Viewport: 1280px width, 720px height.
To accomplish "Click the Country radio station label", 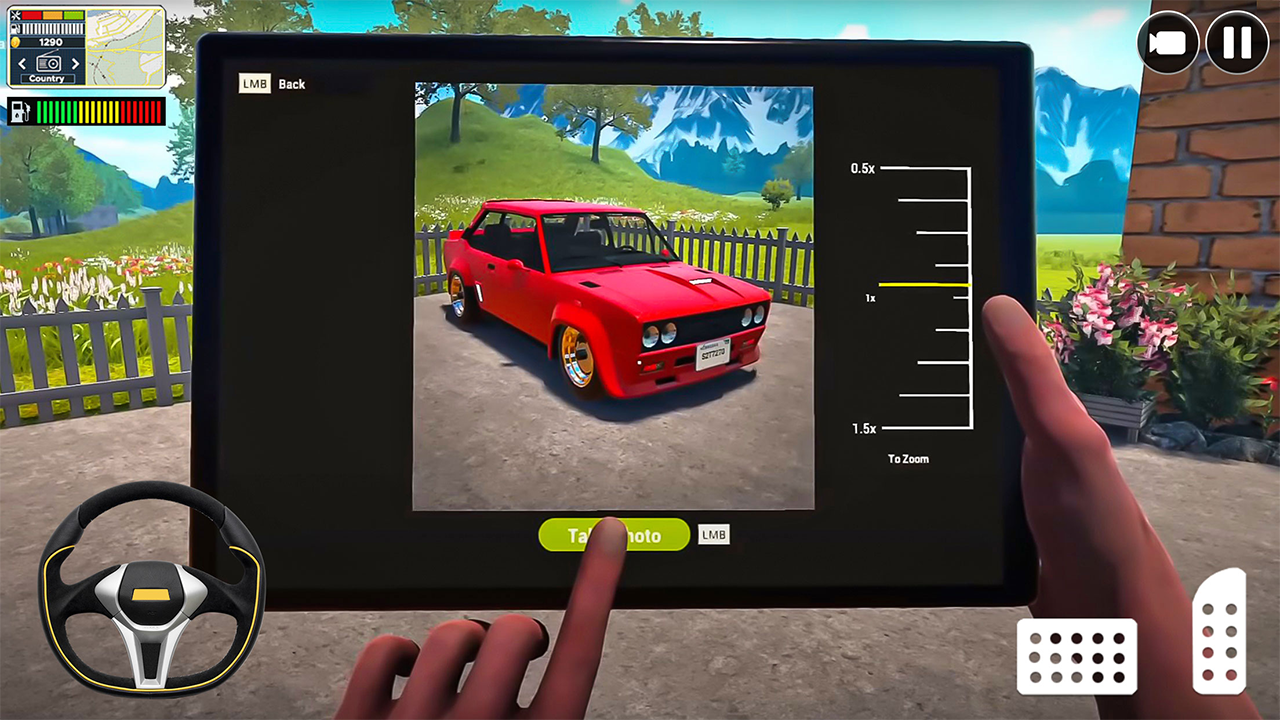I will click(x=47, y=79).
